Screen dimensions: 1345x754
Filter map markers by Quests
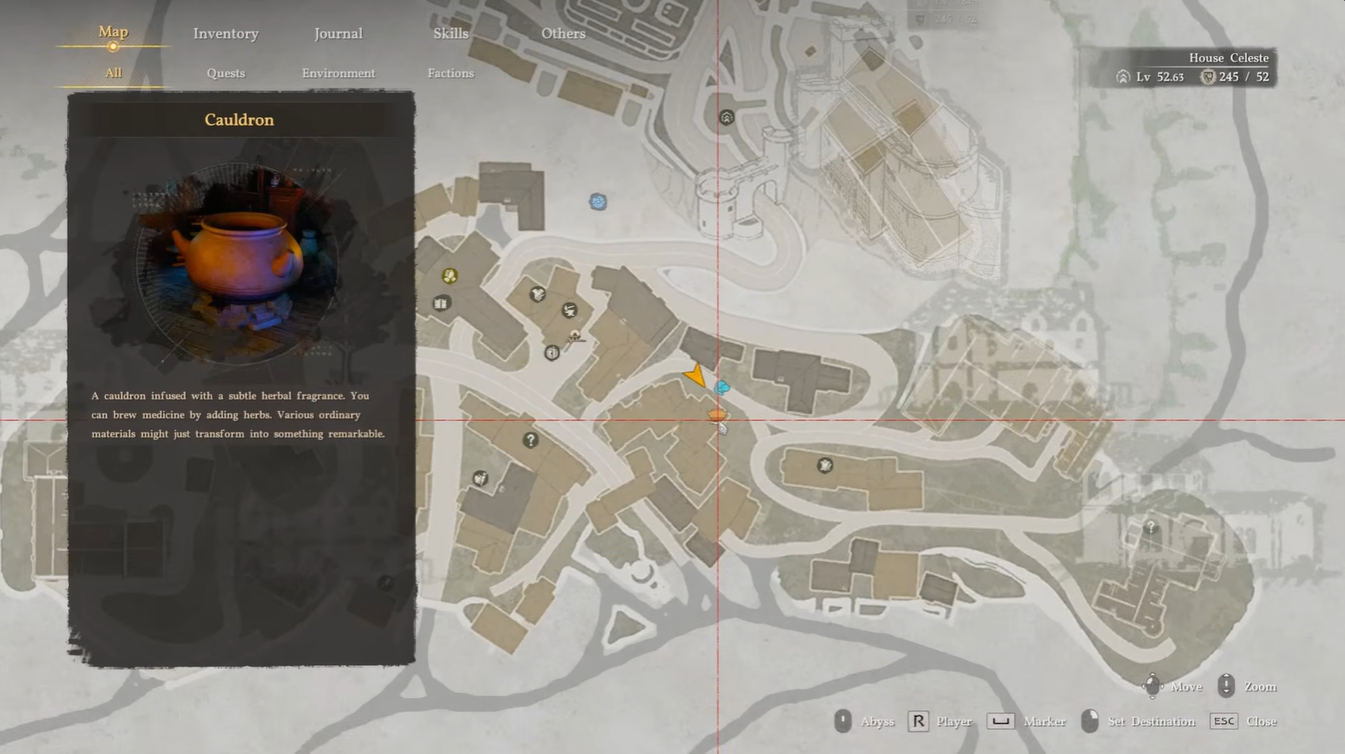[x=226, y=73]
